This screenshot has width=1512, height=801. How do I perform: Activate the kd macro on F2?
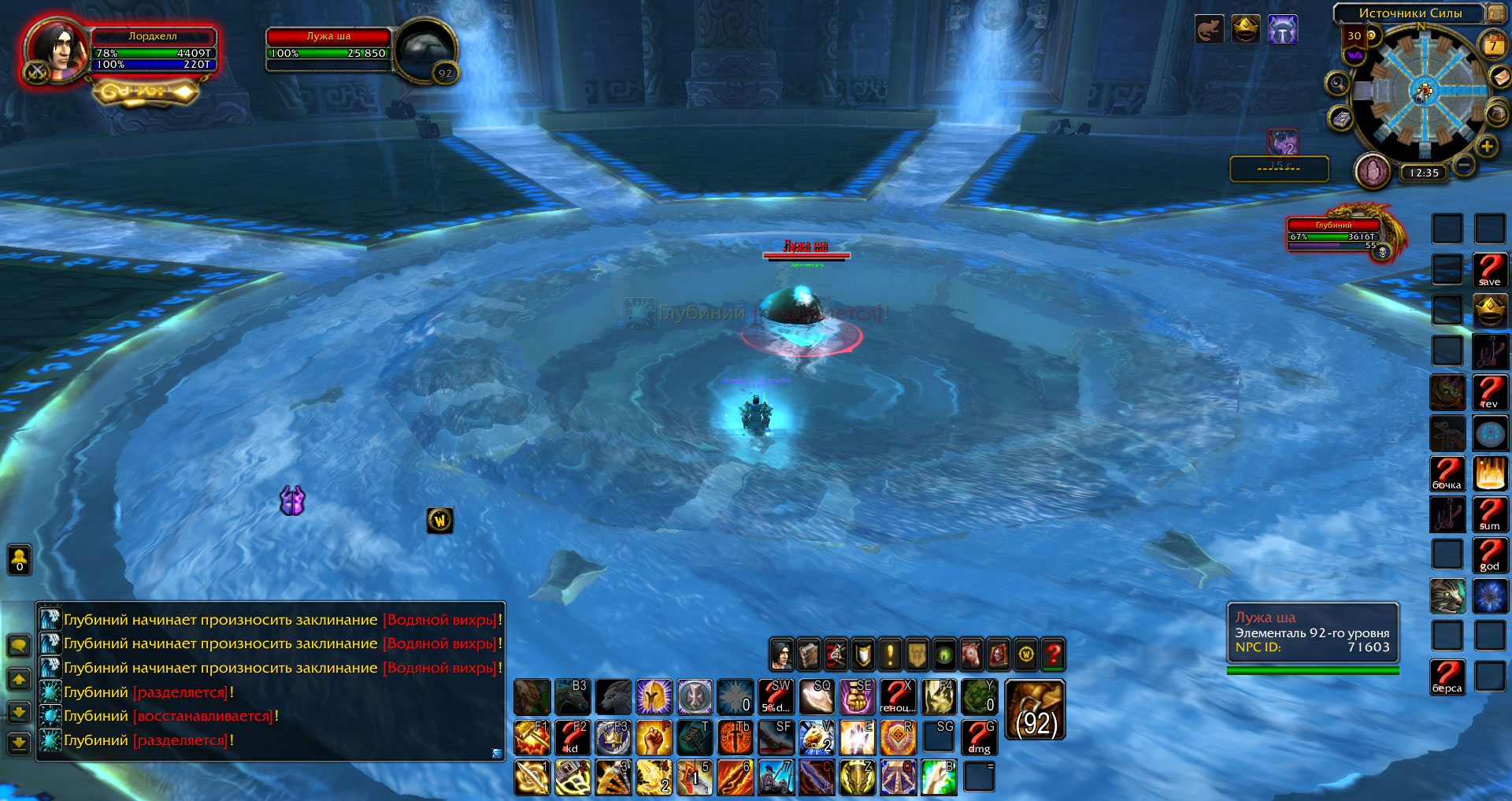[573, 738]
